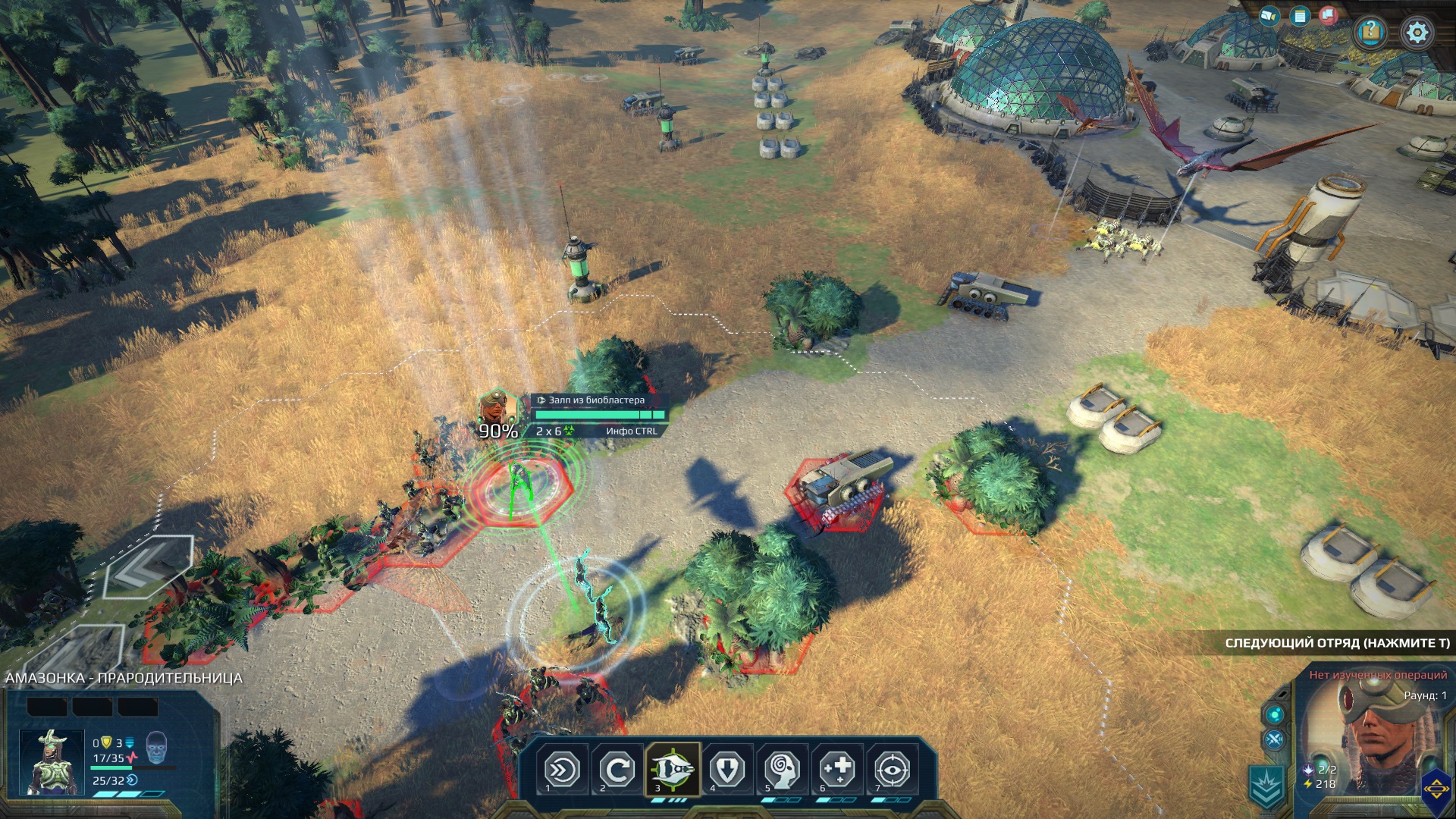Screen dimensions: 1456x819
Task: Activate the eye crosshair ability
Action: (892, 770)
